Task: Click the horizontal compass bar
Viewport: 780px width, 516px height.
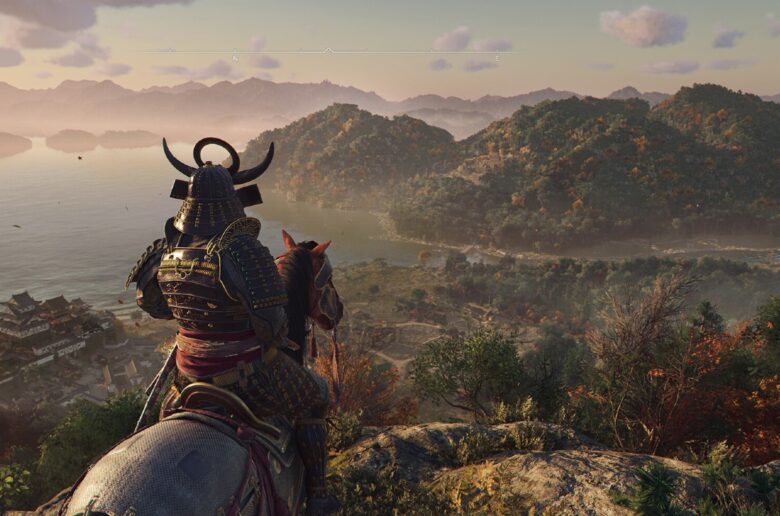Action: (x=328, y=52)
